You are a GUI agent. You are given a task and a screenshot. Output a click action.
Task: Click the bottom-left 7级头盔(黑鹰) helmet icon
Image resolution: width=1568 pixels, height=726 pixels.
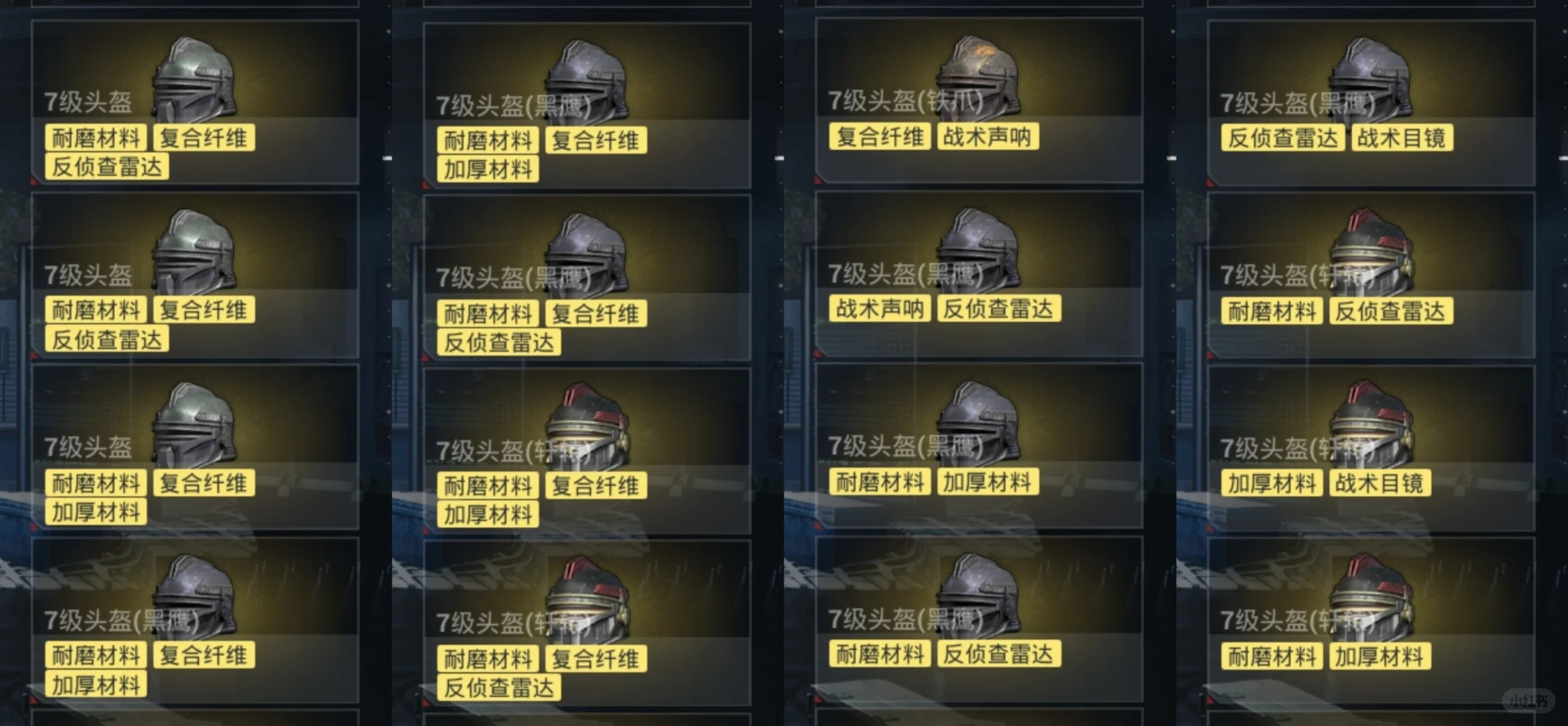coord(195,595)
